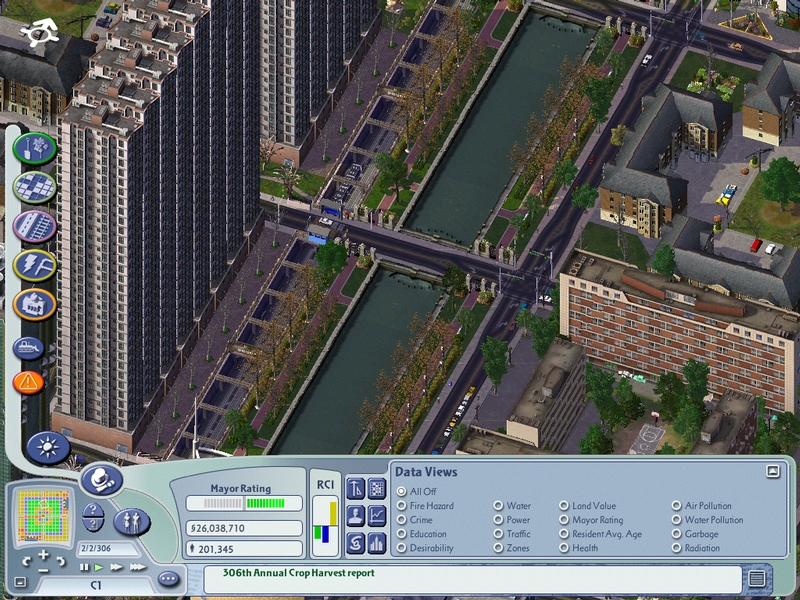Choose the Land Value data view

564,506
